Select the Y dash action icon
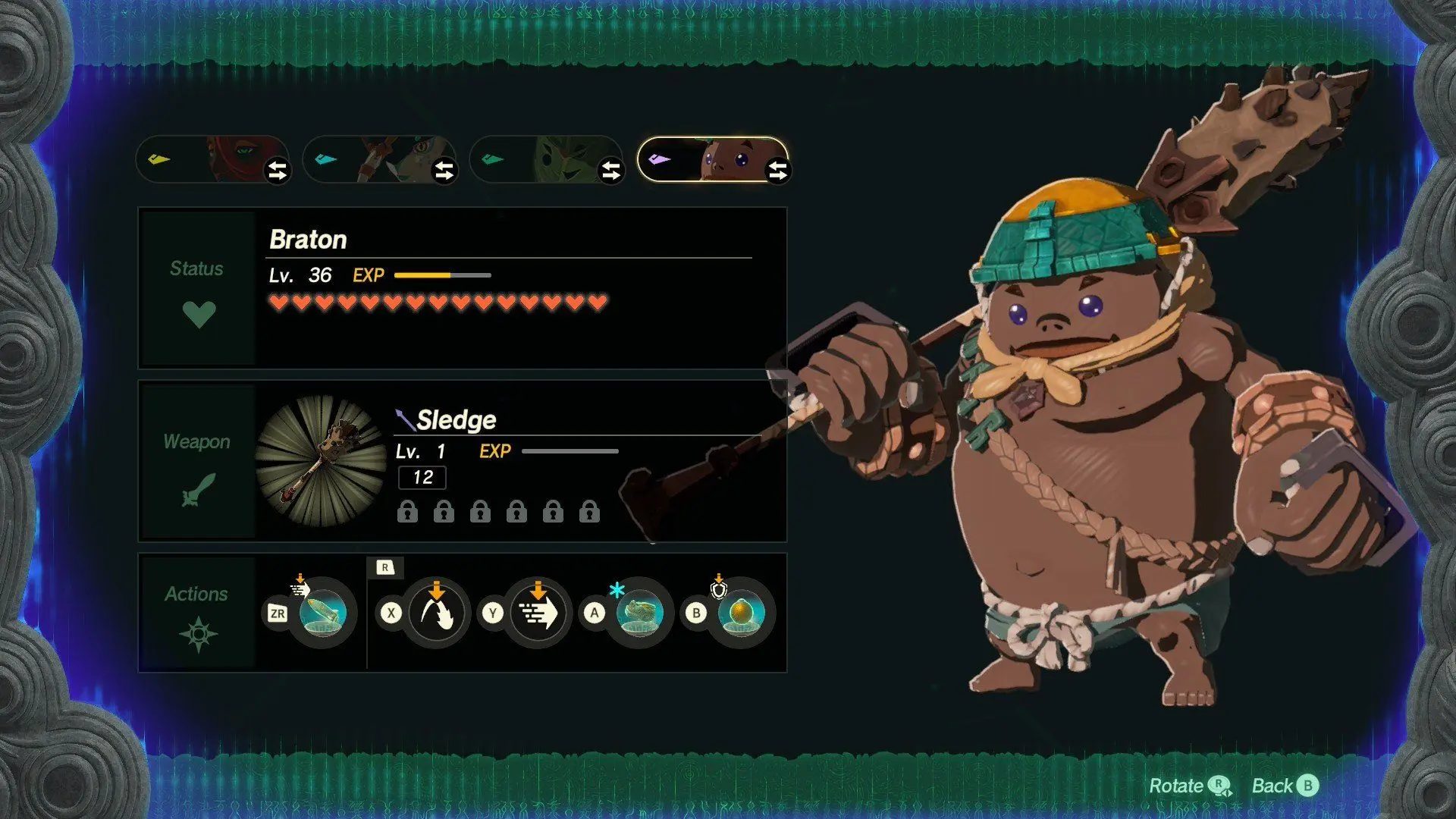The image size is (1456, 819). coord(540,614)
